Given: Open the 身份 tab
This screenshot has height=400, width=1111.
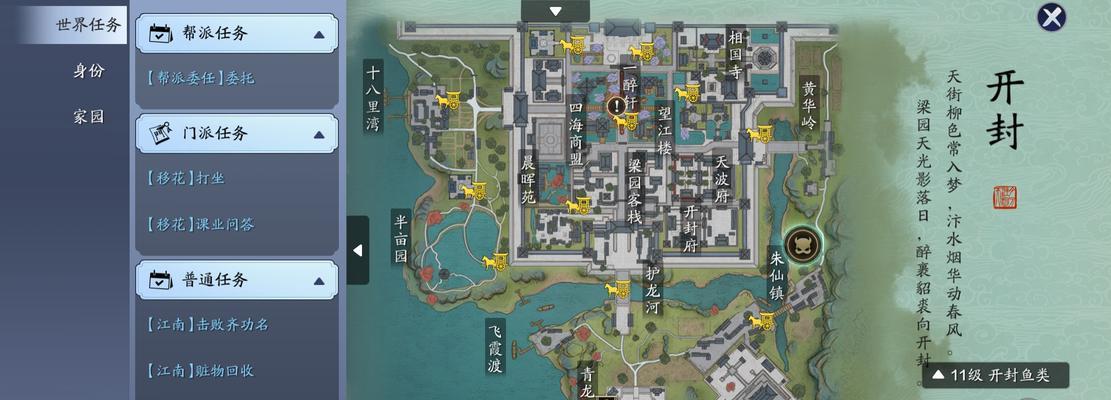Looking at the screenshot, I should pyautogui.click(x=88, y=71).
